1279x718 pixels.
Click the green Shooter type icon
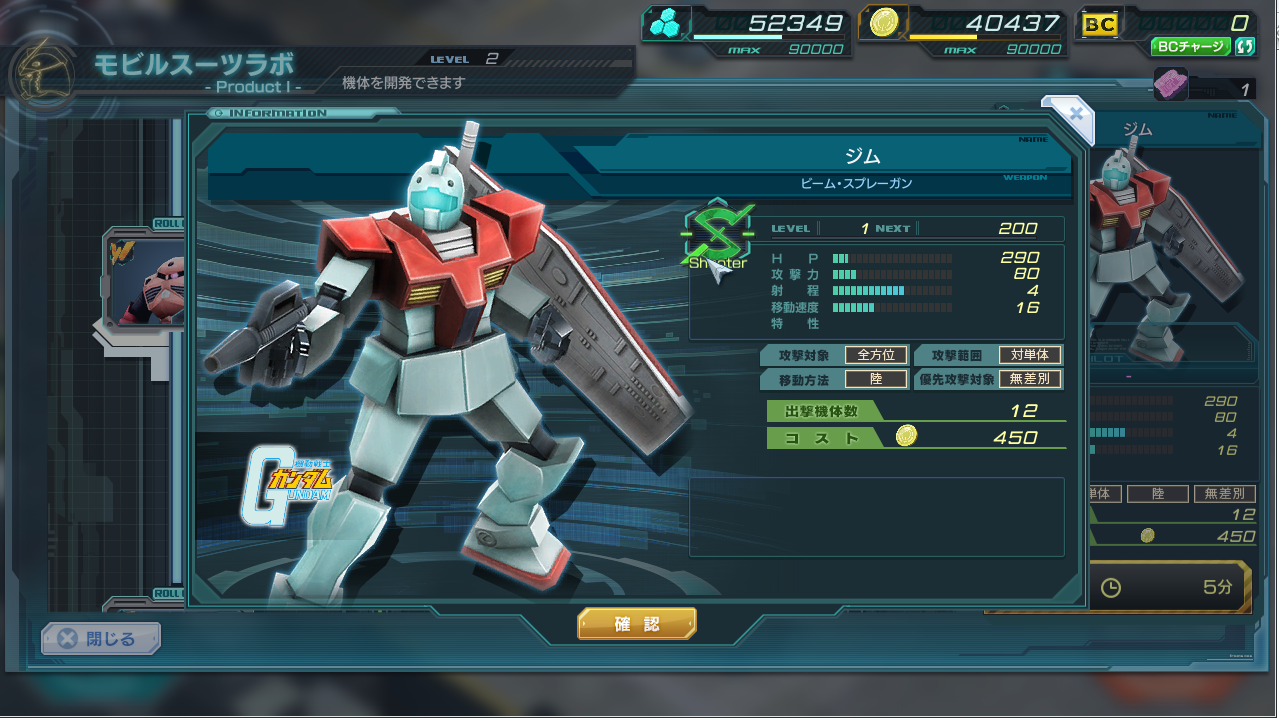point(716,238)
